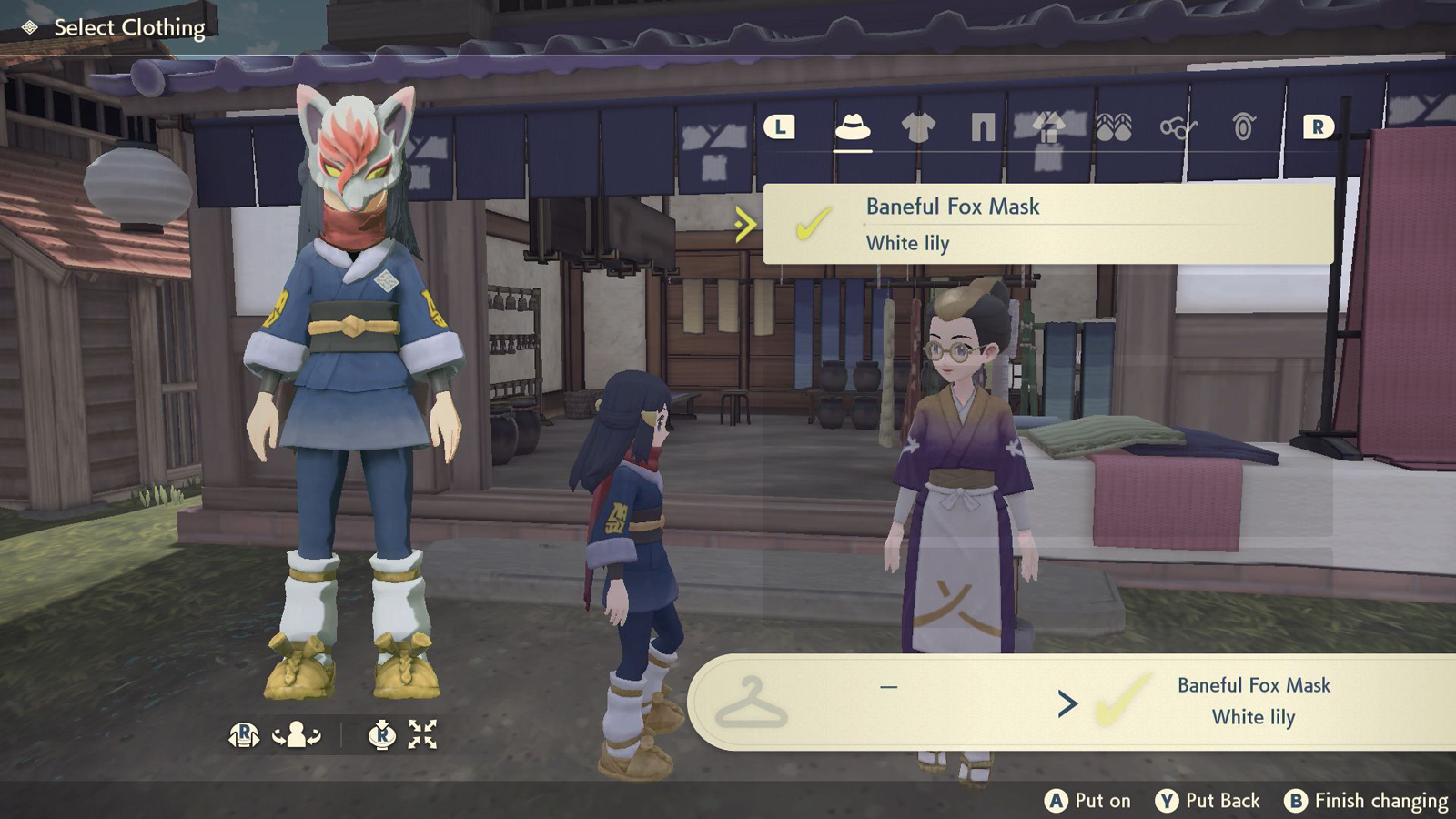Select the White lily color variant
Image resolution: width=1456 pixels, height=819 pixels.
906,243
